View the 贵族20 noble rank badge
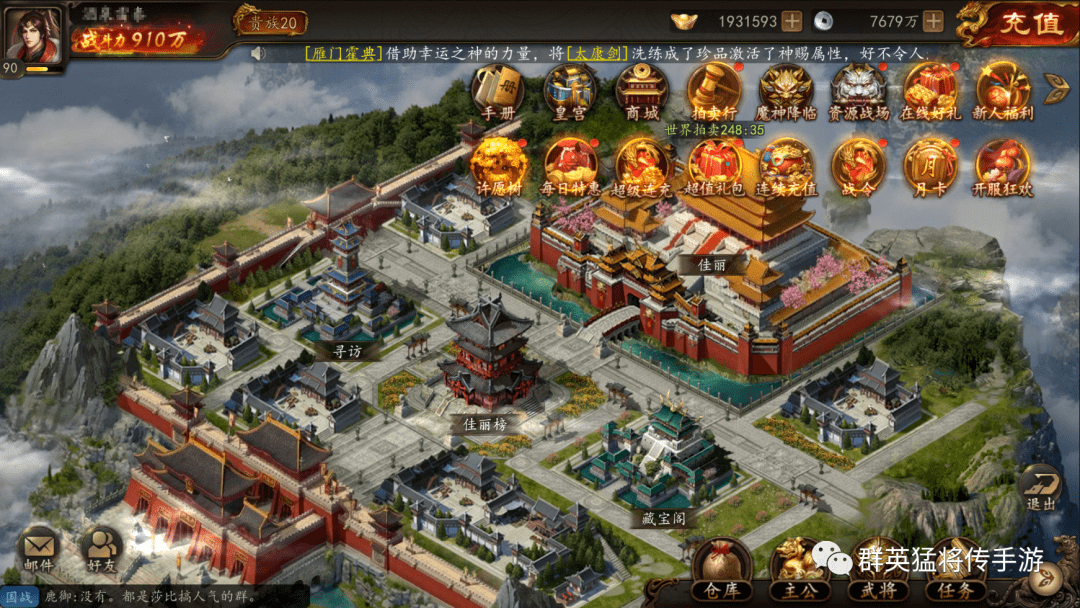 (x=272, y=21)
